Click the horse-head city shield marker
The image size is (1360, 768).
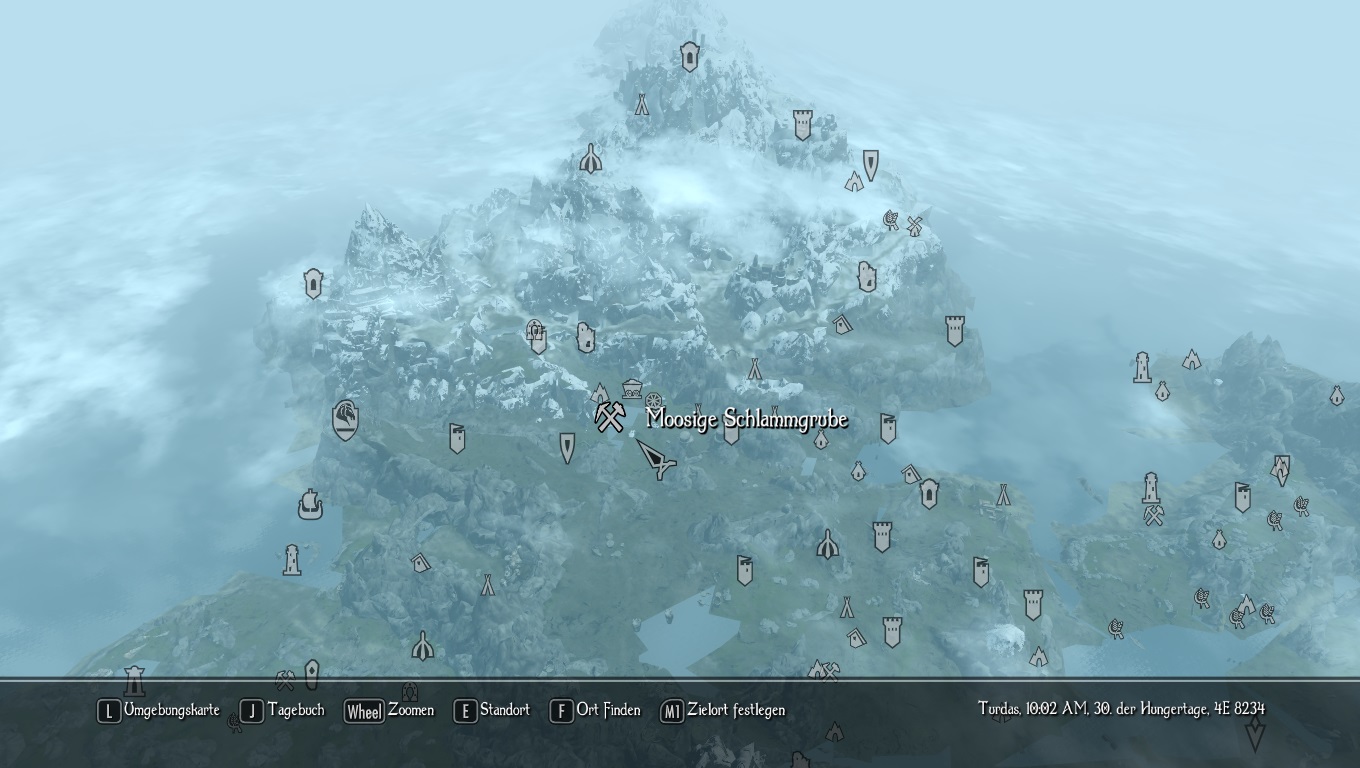click(346, 420)
